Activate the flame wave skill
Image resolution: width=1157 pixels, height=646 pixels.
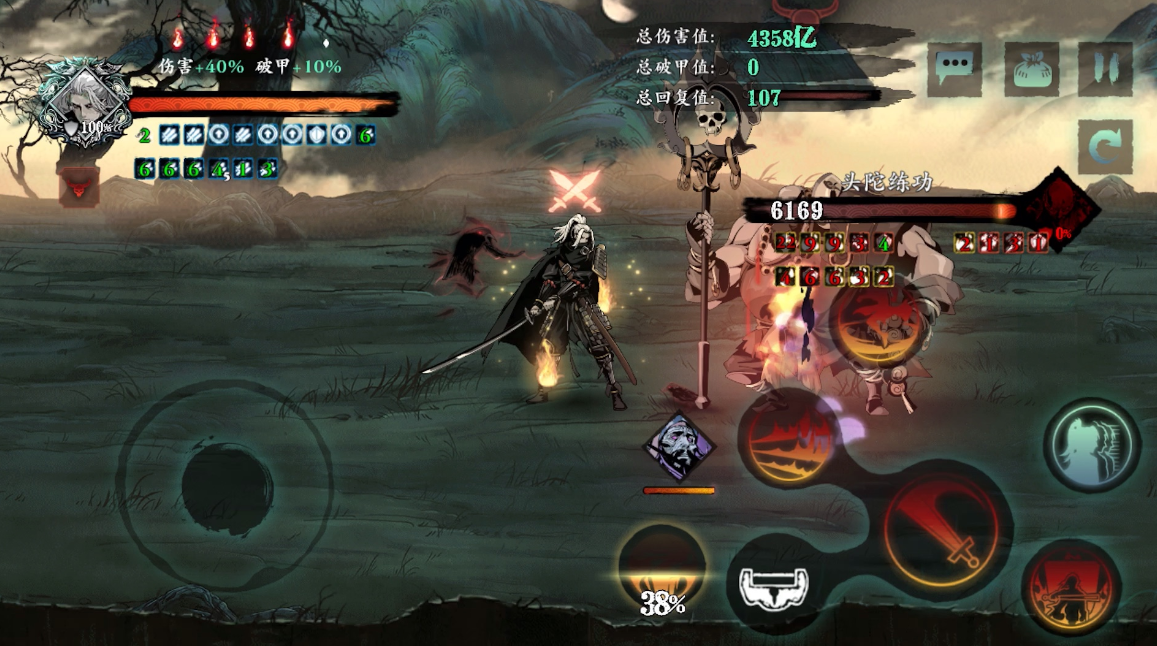[789, 441]
